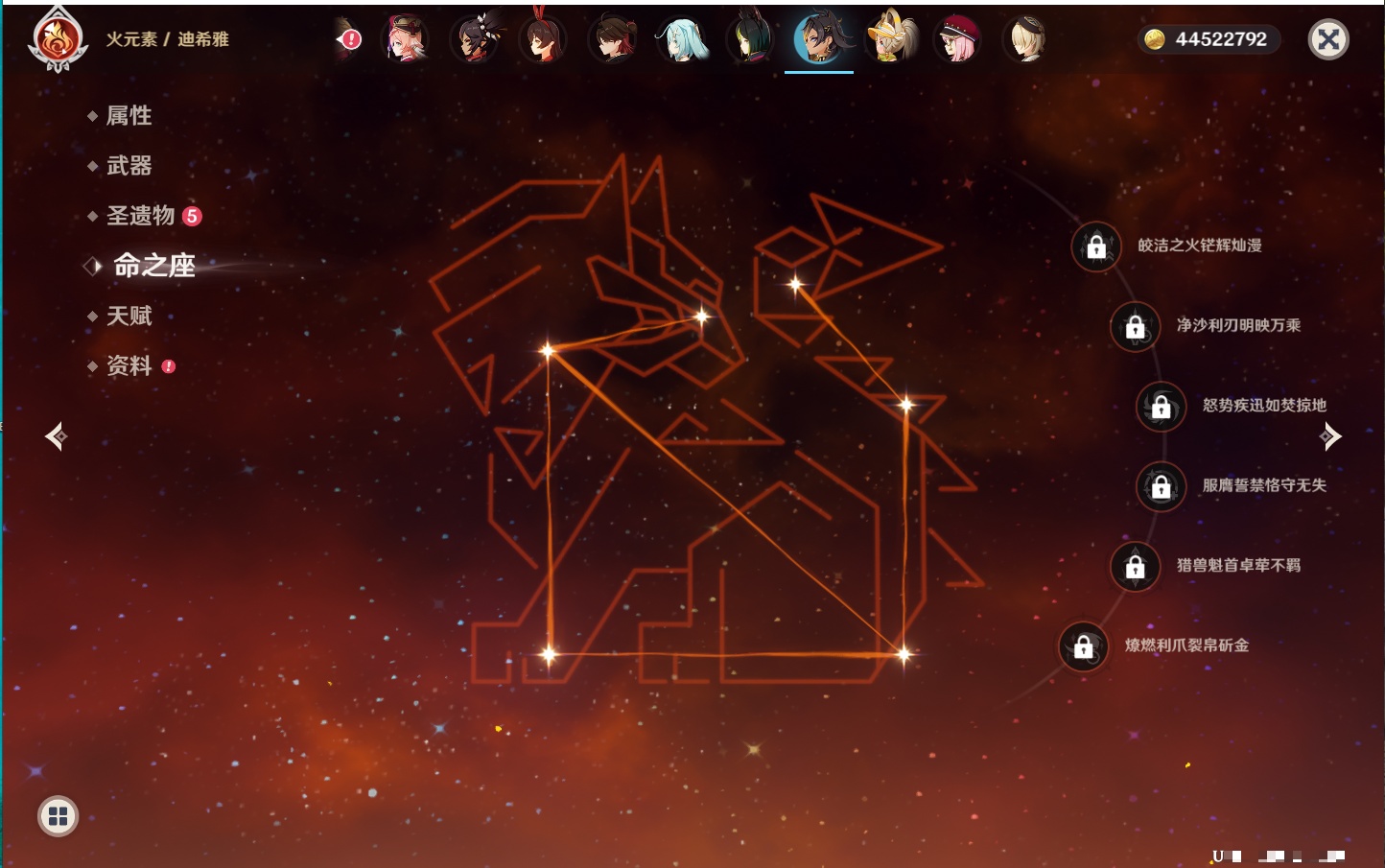Go to next character with right arrow

pyautogui.click(x=1330, y=436)
